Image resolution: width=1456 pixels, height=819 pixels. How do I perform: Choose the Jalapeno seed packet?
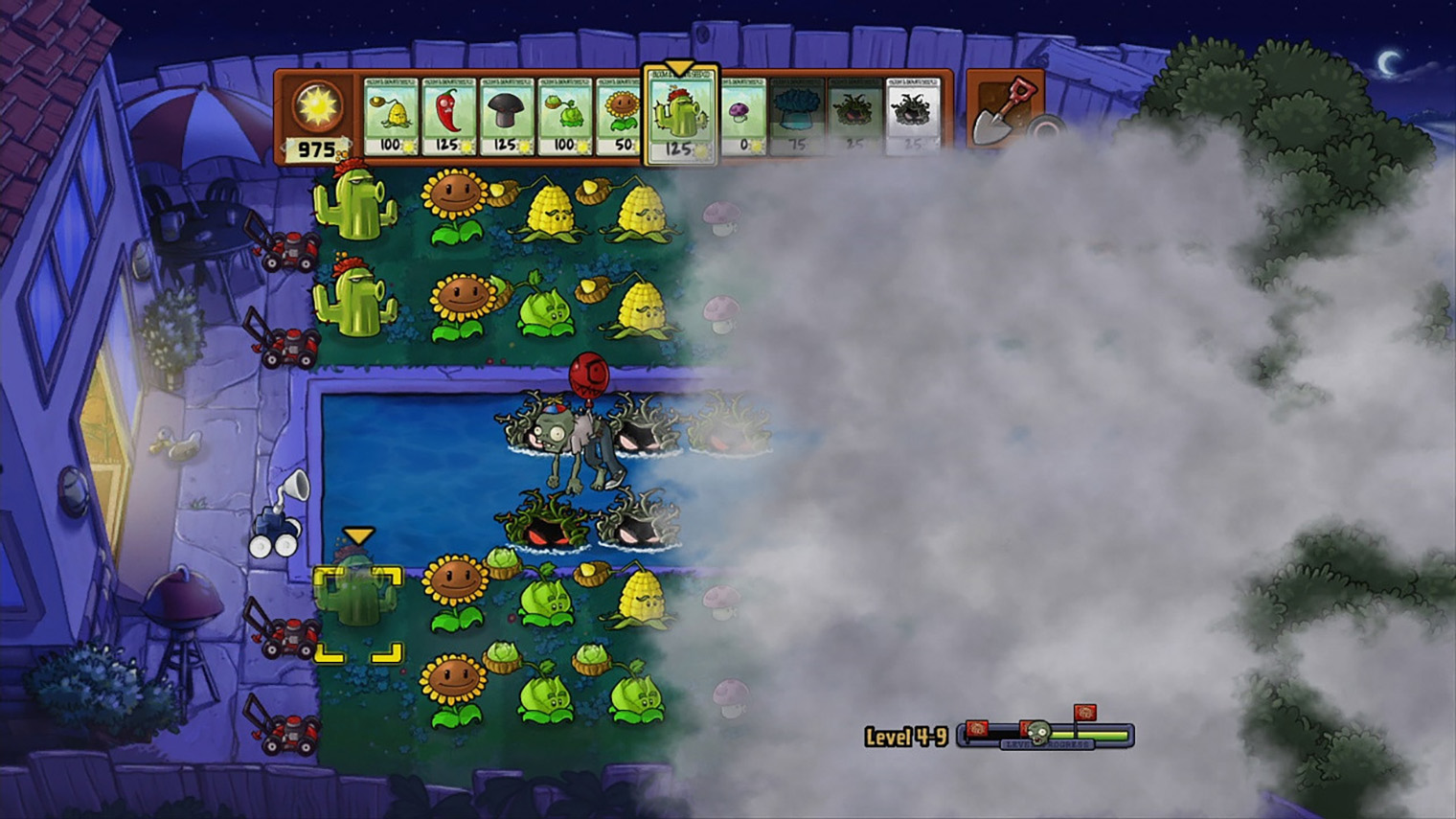coord(448,117)
